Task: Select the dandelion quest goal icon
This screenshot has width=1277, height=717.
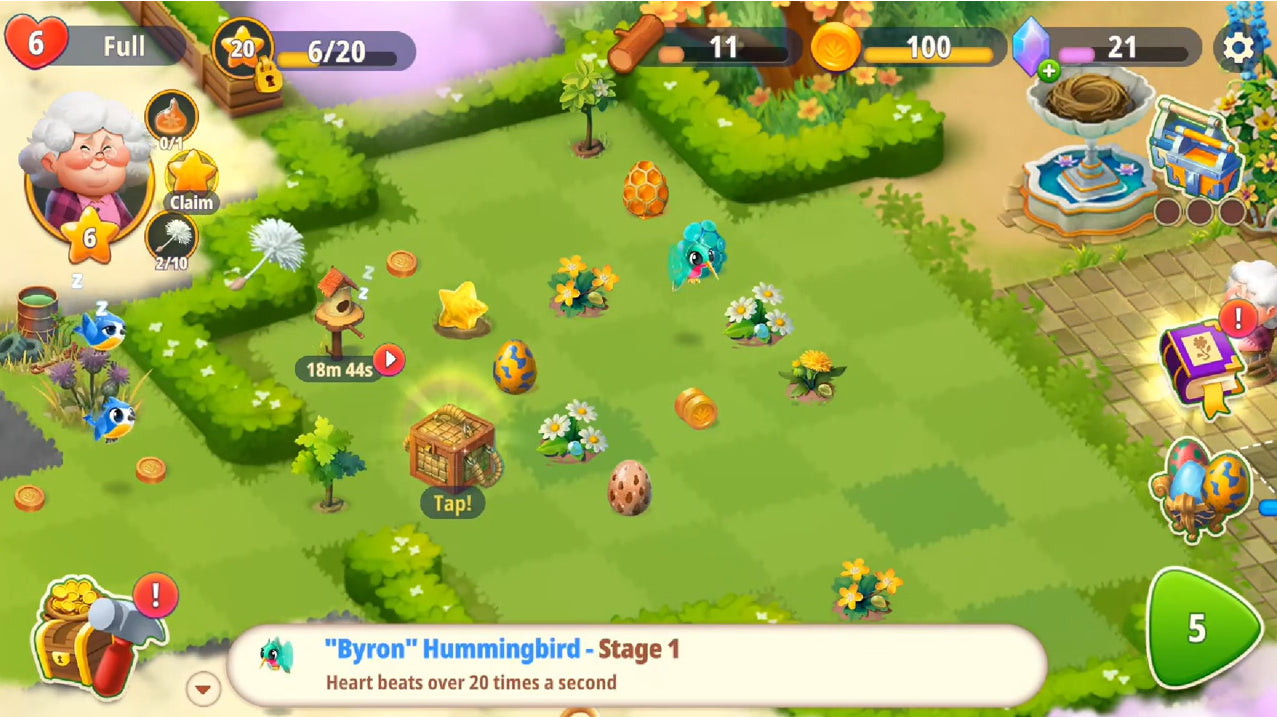Action: [171, 239]
